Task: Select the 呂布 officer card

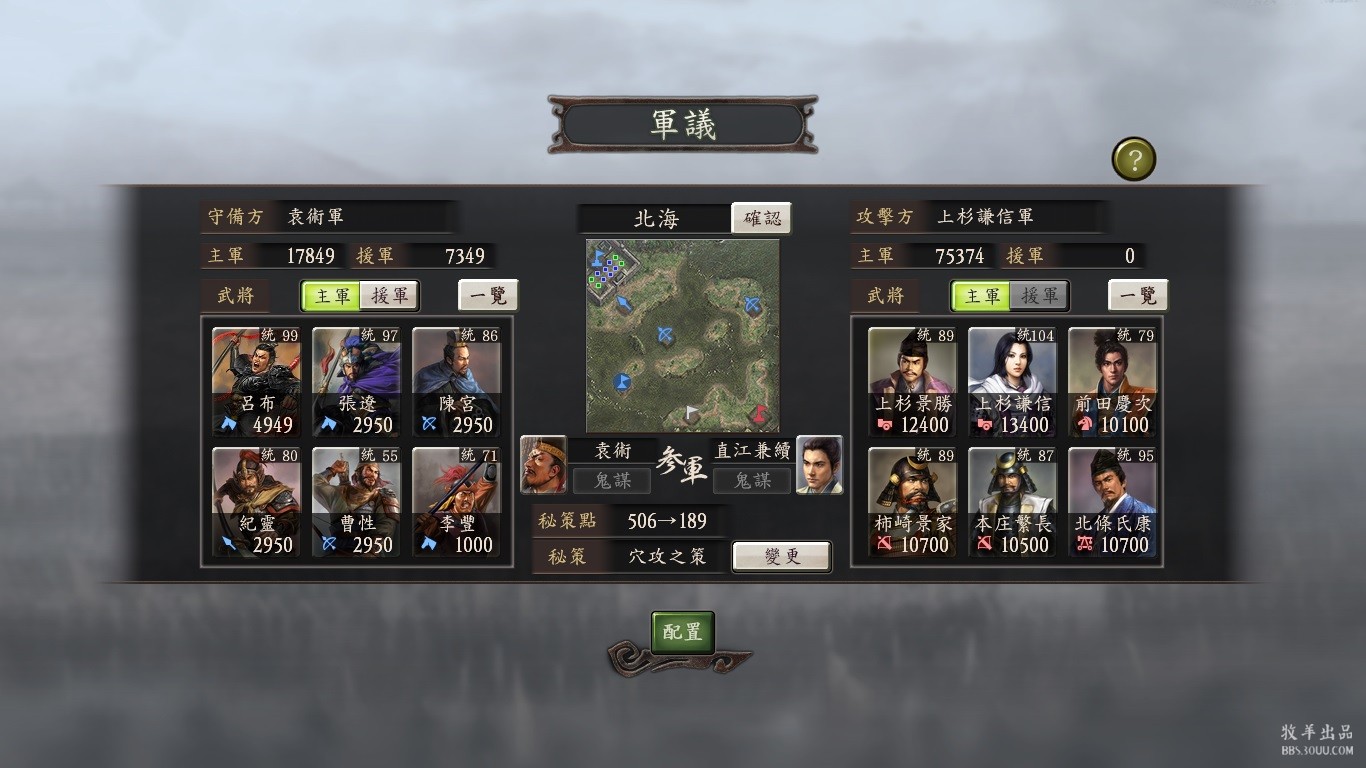Action: [256, 382]
